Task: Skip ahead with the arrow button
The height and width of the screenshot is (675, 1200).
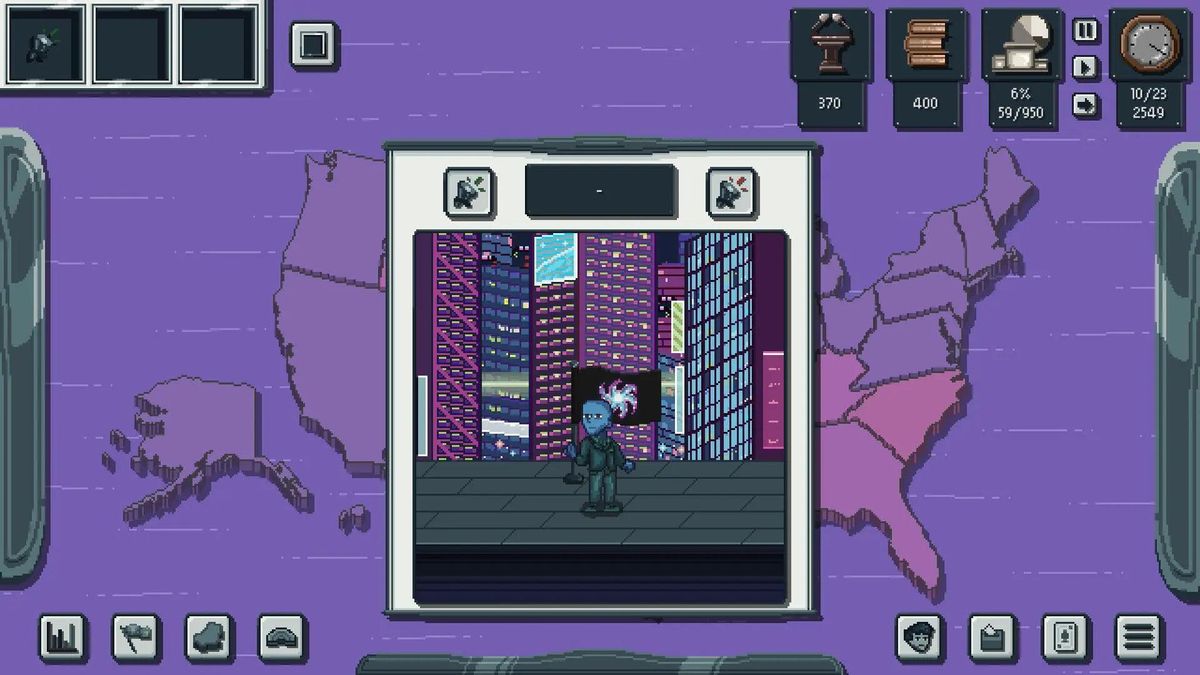Action: pyautogui.click(x=1086, y=104)
